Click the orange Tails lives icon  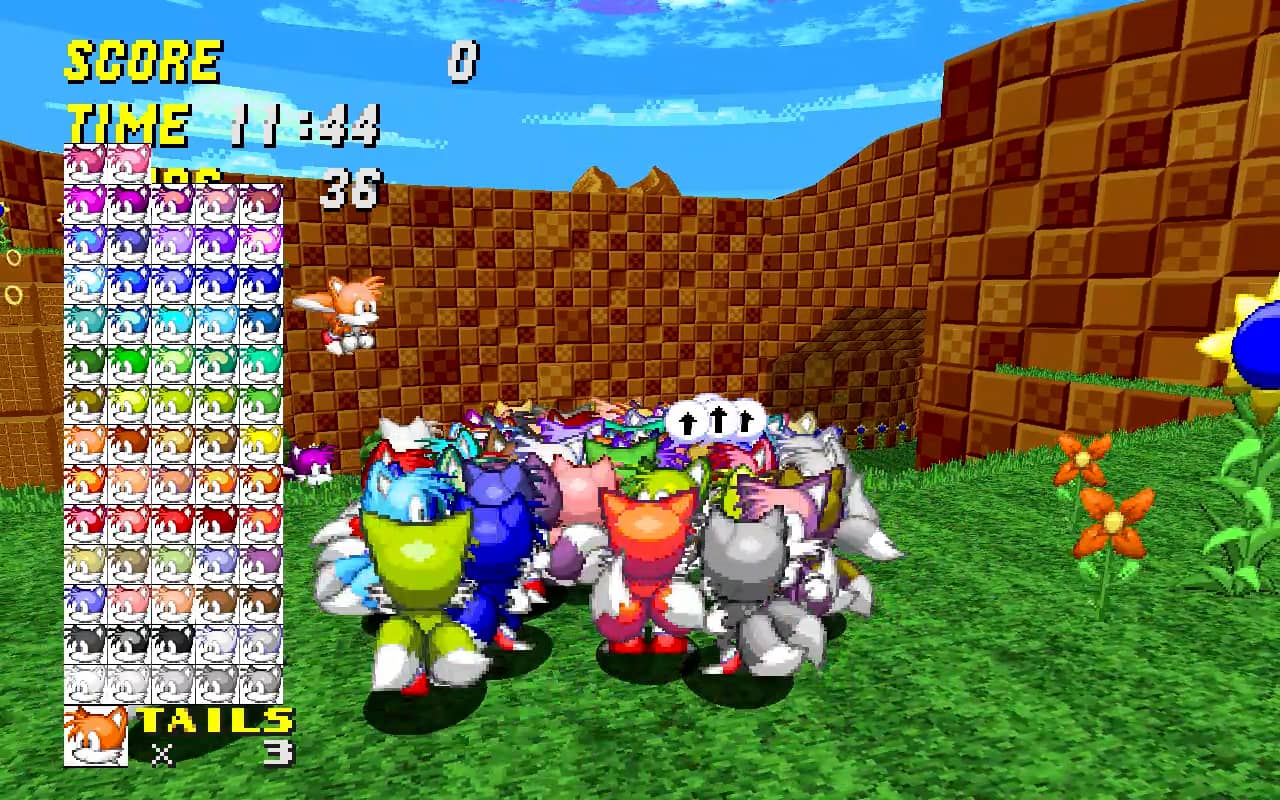(96, 736)
